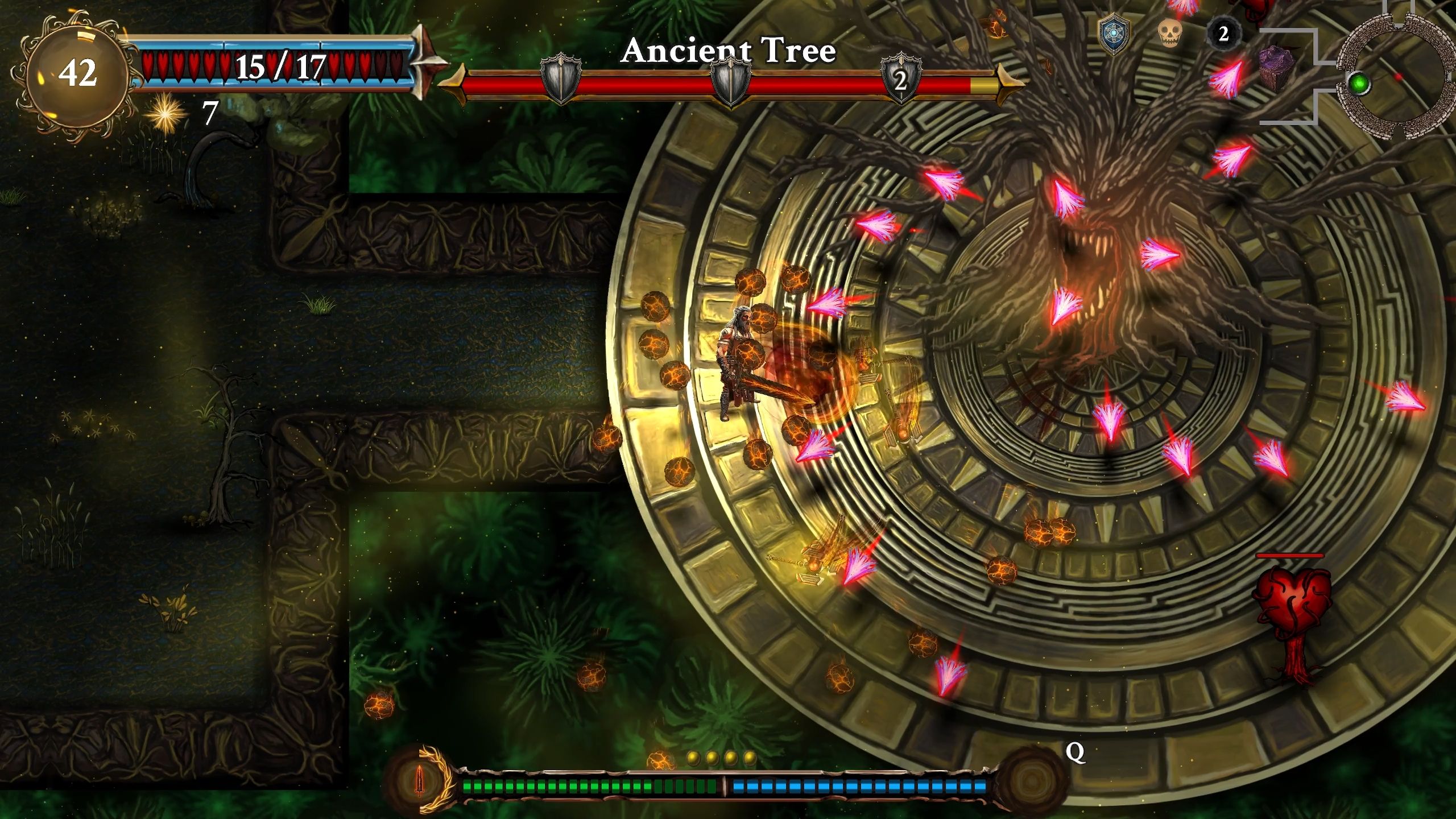This screenshot has width=1456, height=819.
Task: Click the blue shield buff icon
Action: (1114, 33)
